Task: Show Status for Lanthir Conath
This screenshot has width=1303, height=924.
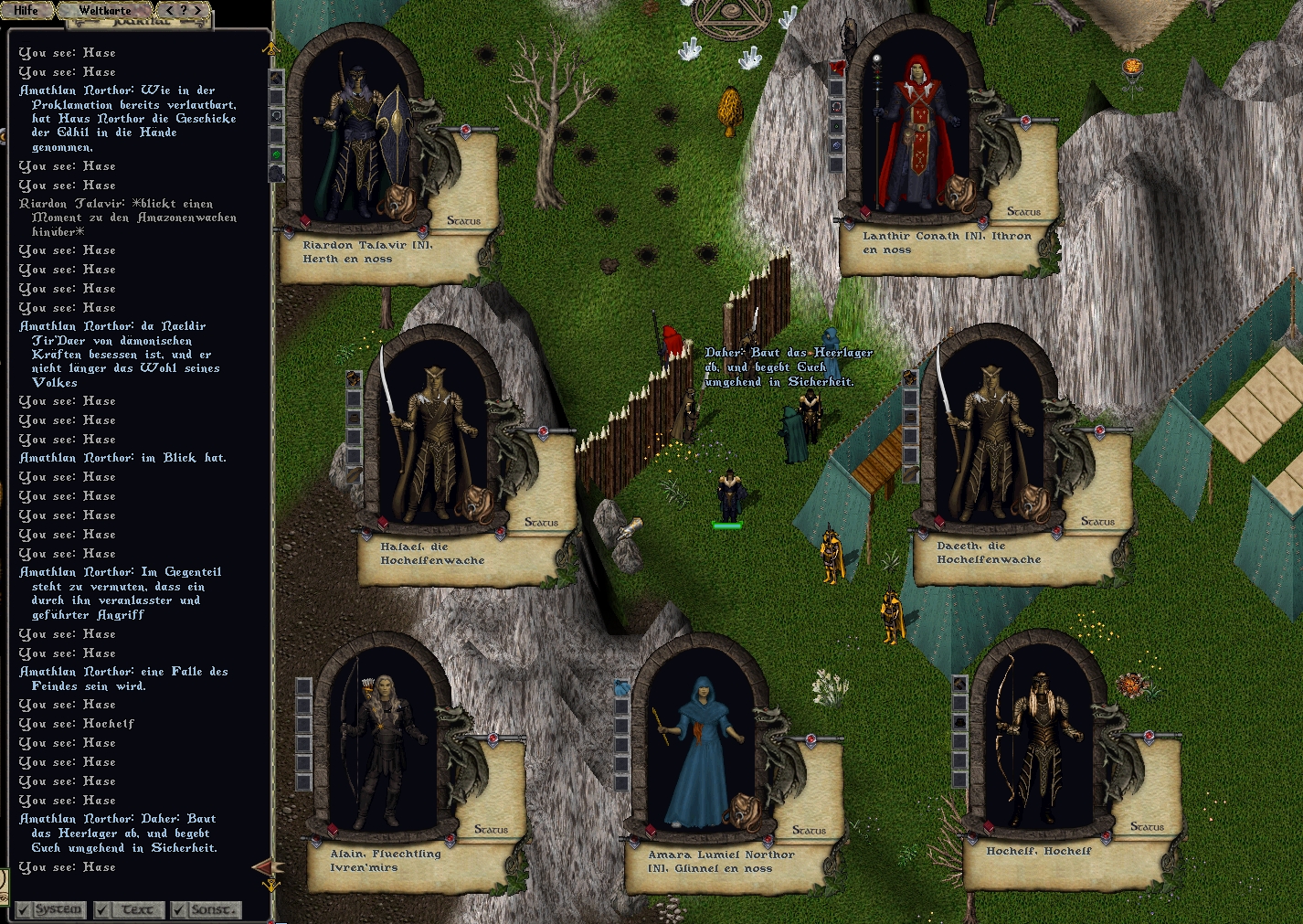Action: tap(1023, 211)
